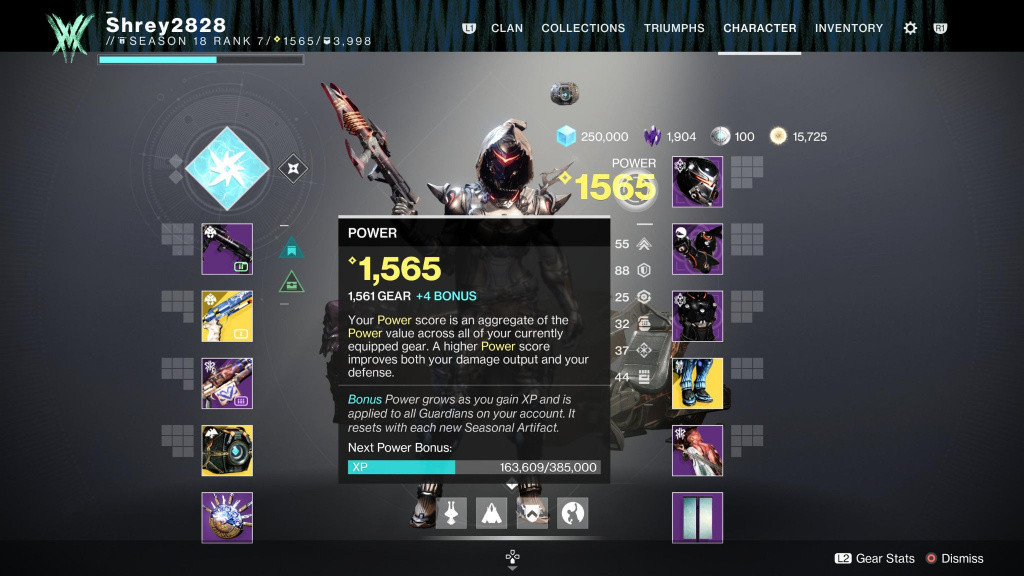Select the exotic yellow leg armor slot
Image resolution: width=1024 pixels, height=576 pixels.
(697, 383)
